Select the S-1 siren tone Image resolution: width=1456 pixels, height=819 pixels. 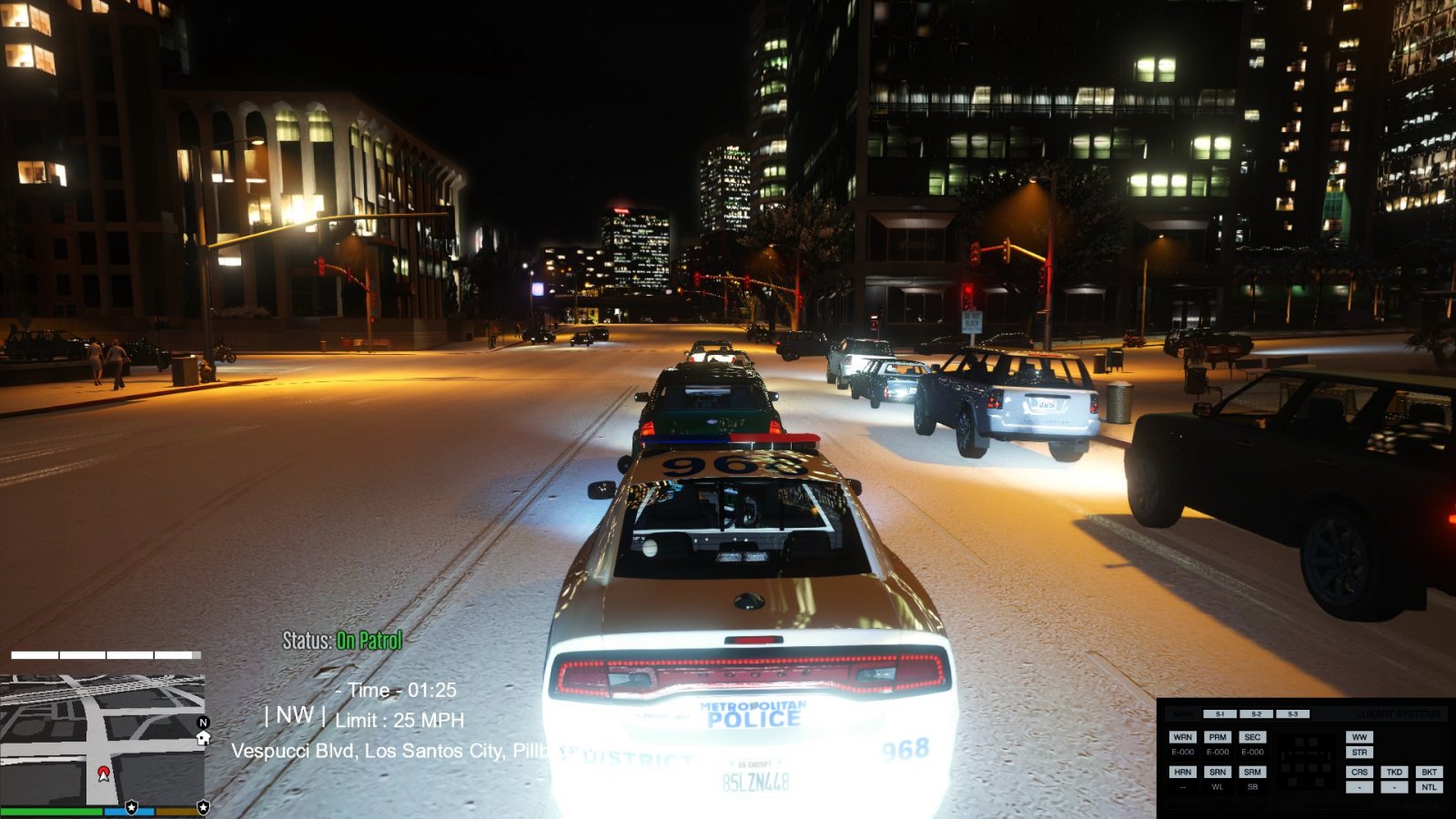(x=1219, y=714)
